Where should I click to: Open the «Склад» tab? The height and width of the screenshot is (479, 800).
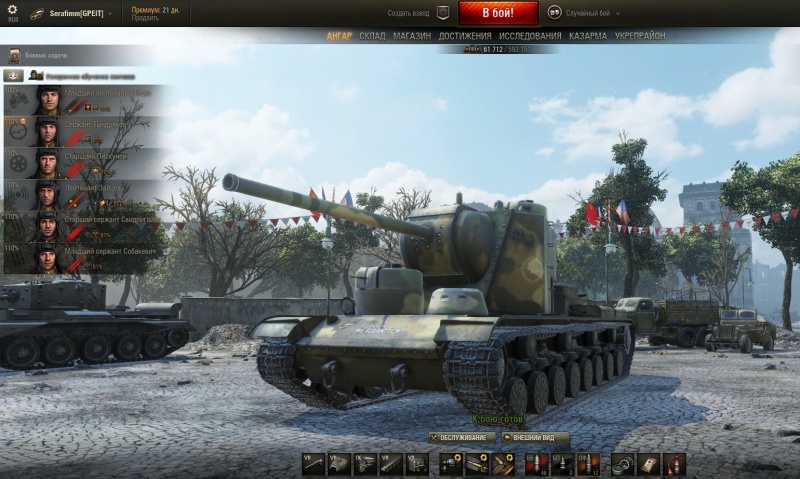pos(372,36)
